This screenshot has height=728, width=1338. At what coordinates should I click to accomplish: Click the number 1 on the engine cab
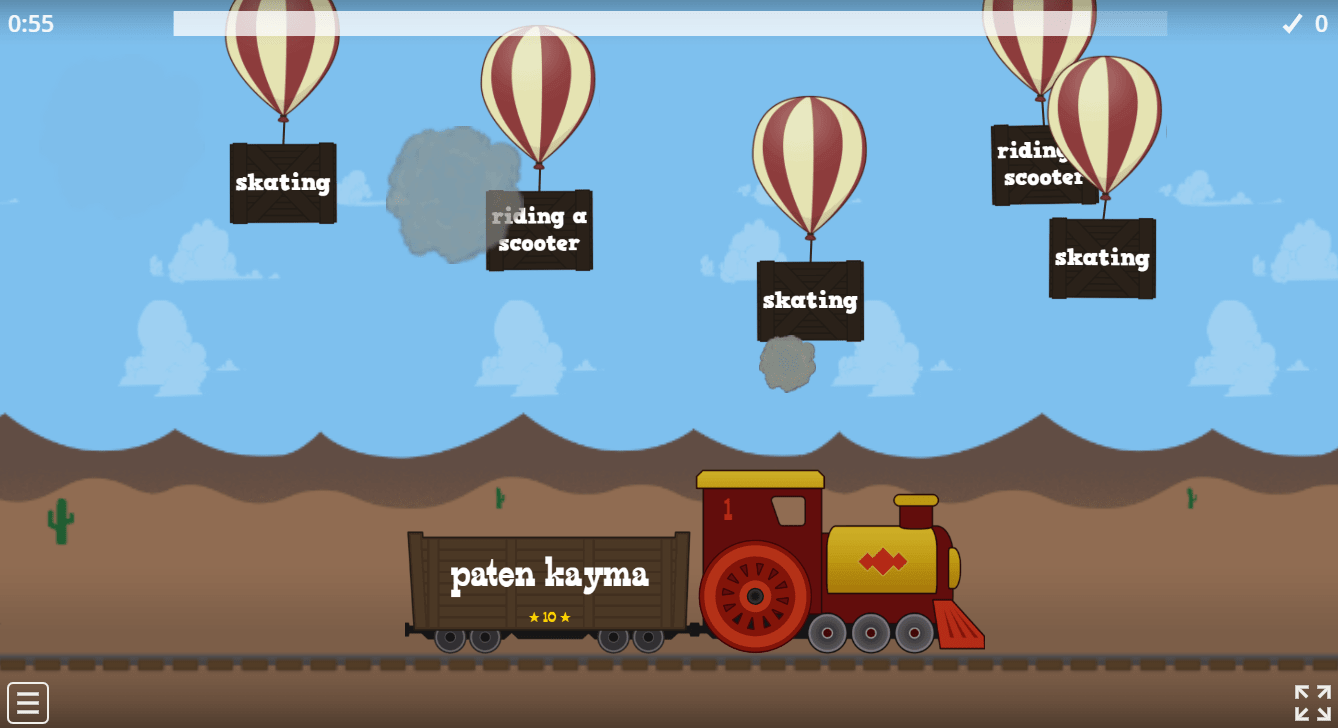click(x=727, y=508)
